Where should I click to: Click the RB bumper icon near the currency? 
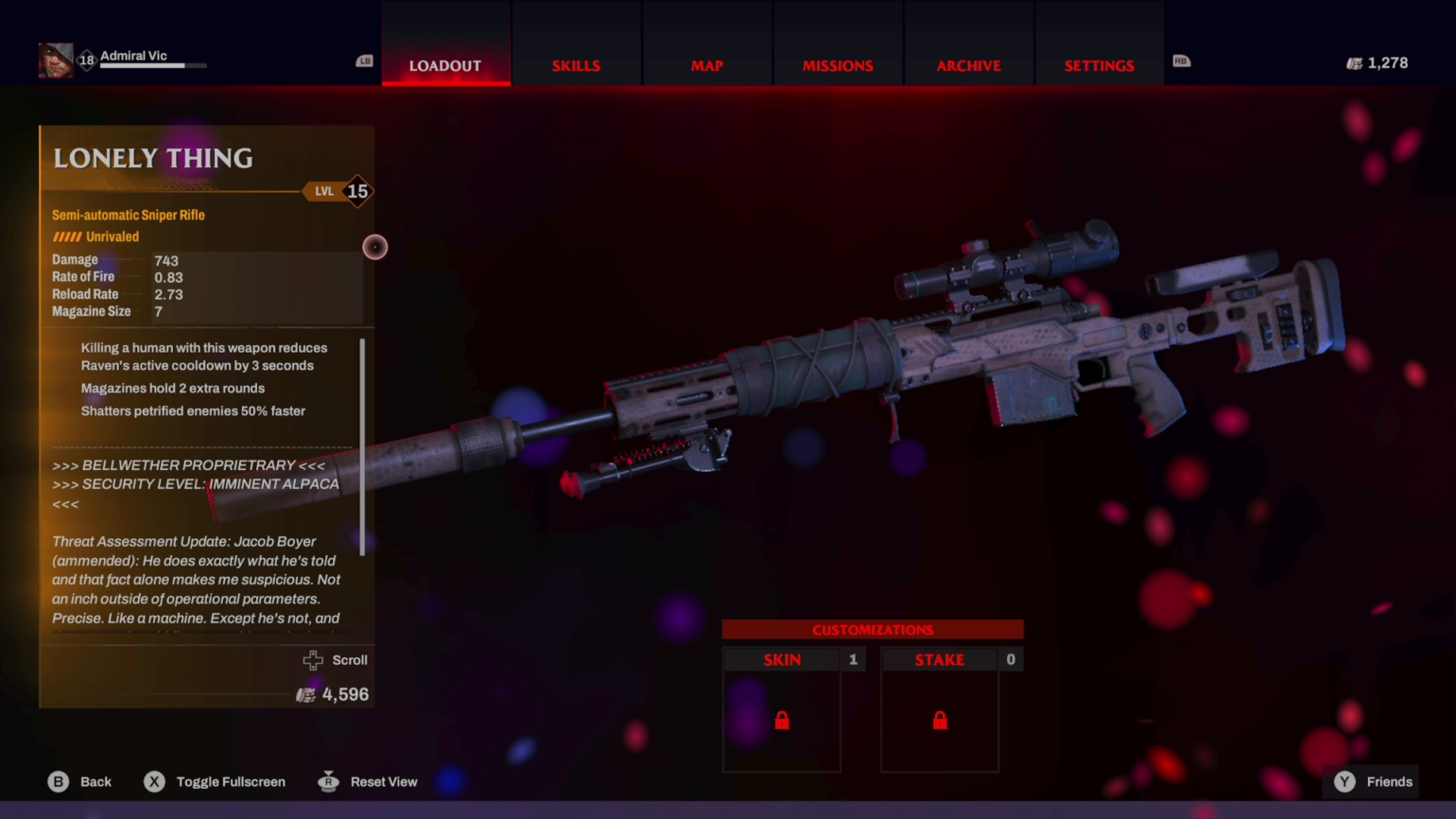coord(1181,61)
